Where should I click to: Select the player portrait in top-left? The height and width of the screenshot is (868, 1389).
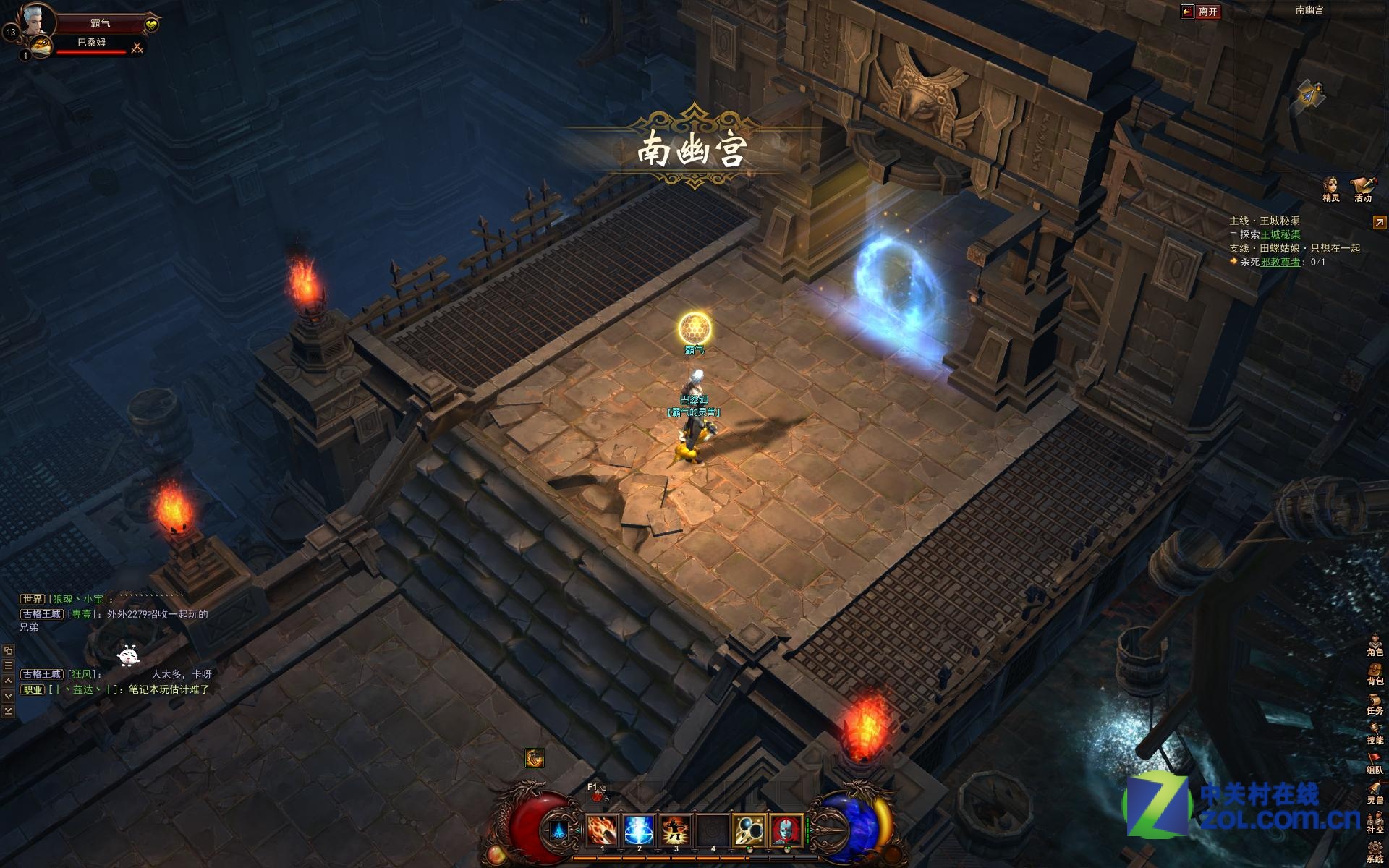click(38, 20)
